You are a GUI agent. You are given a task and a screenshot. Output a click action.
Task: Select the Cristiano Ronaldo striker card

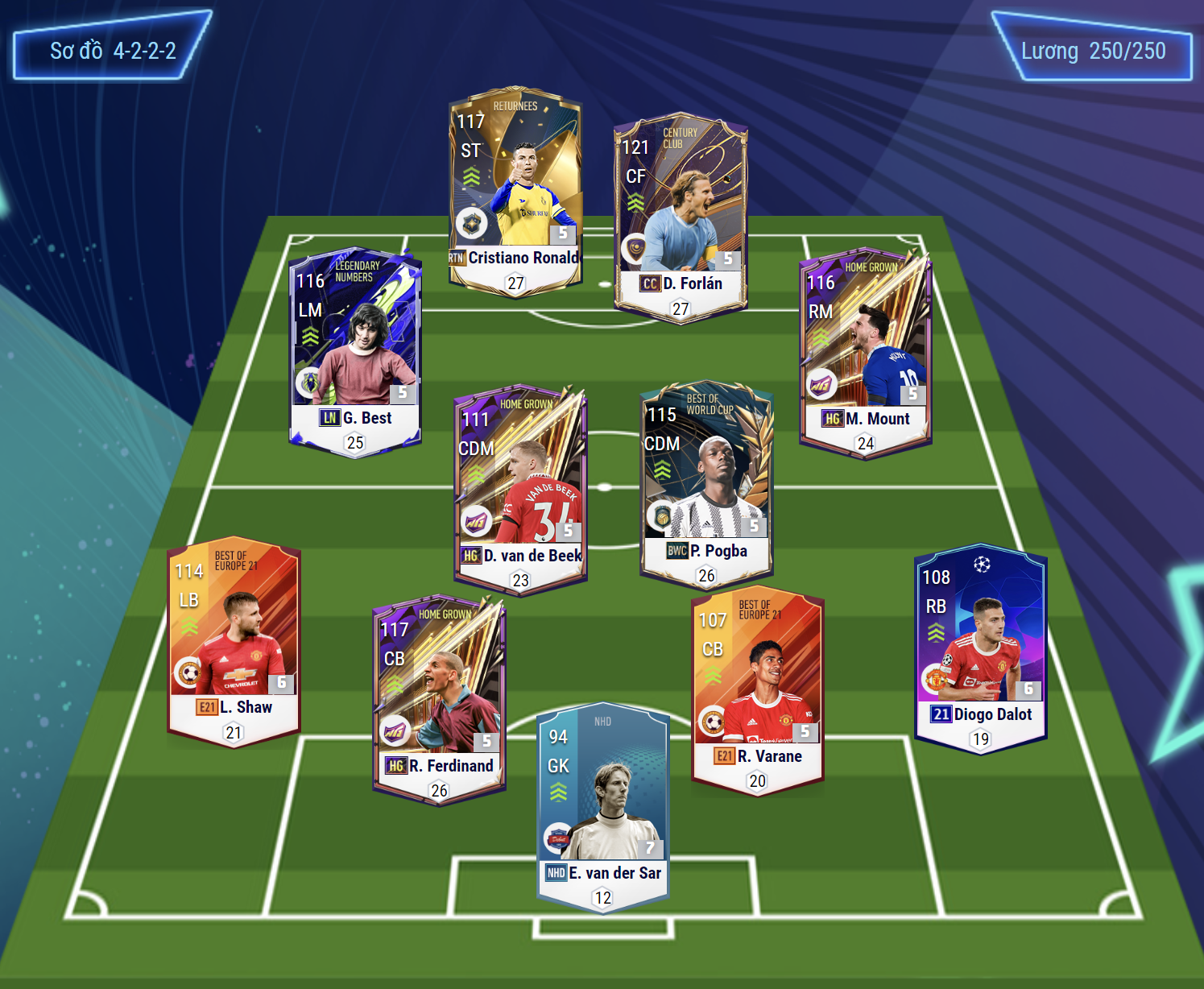tap(515, 191)
